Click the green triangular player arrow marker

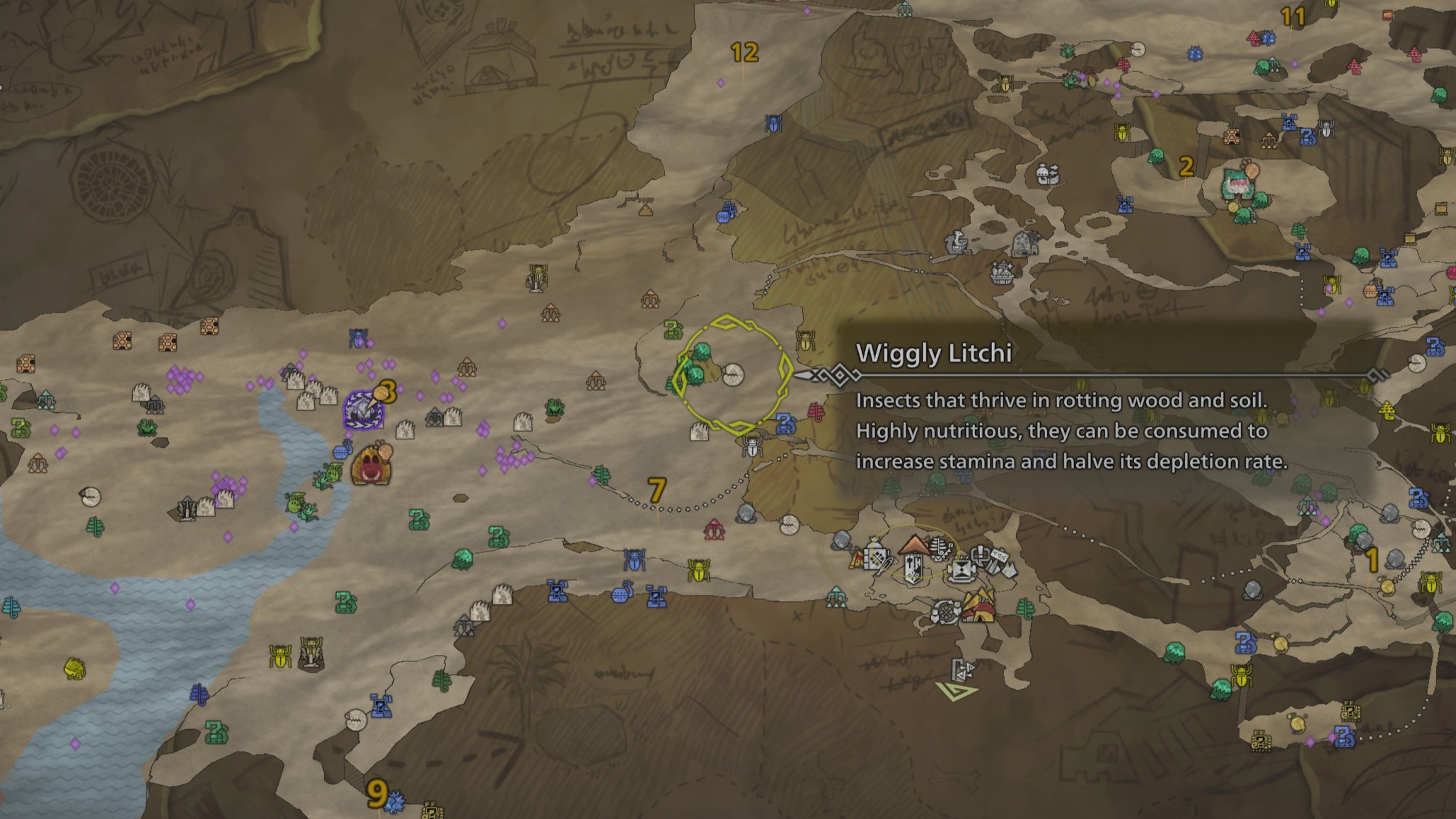pos(956,690)
